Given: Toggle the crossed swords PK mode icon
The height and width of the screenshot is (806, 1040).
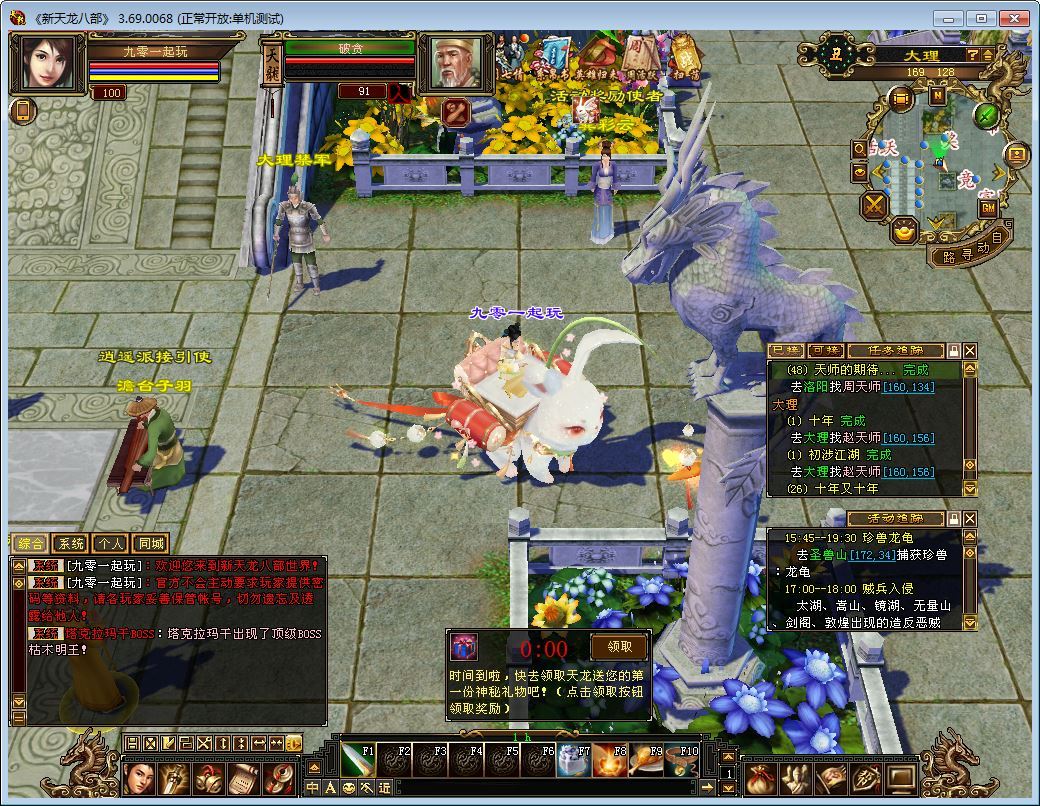Looking at the screenshot, I should [876, 205].
